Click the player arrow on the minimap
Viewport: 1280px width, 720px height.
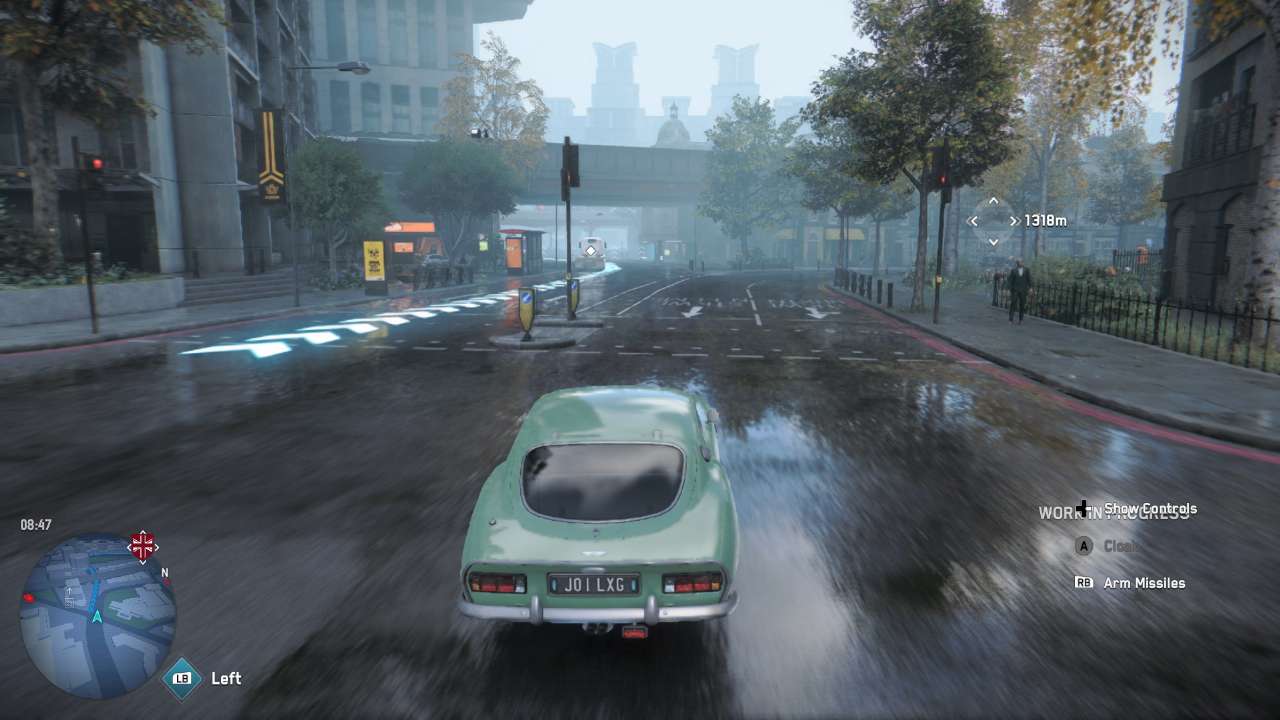[96, 615]
